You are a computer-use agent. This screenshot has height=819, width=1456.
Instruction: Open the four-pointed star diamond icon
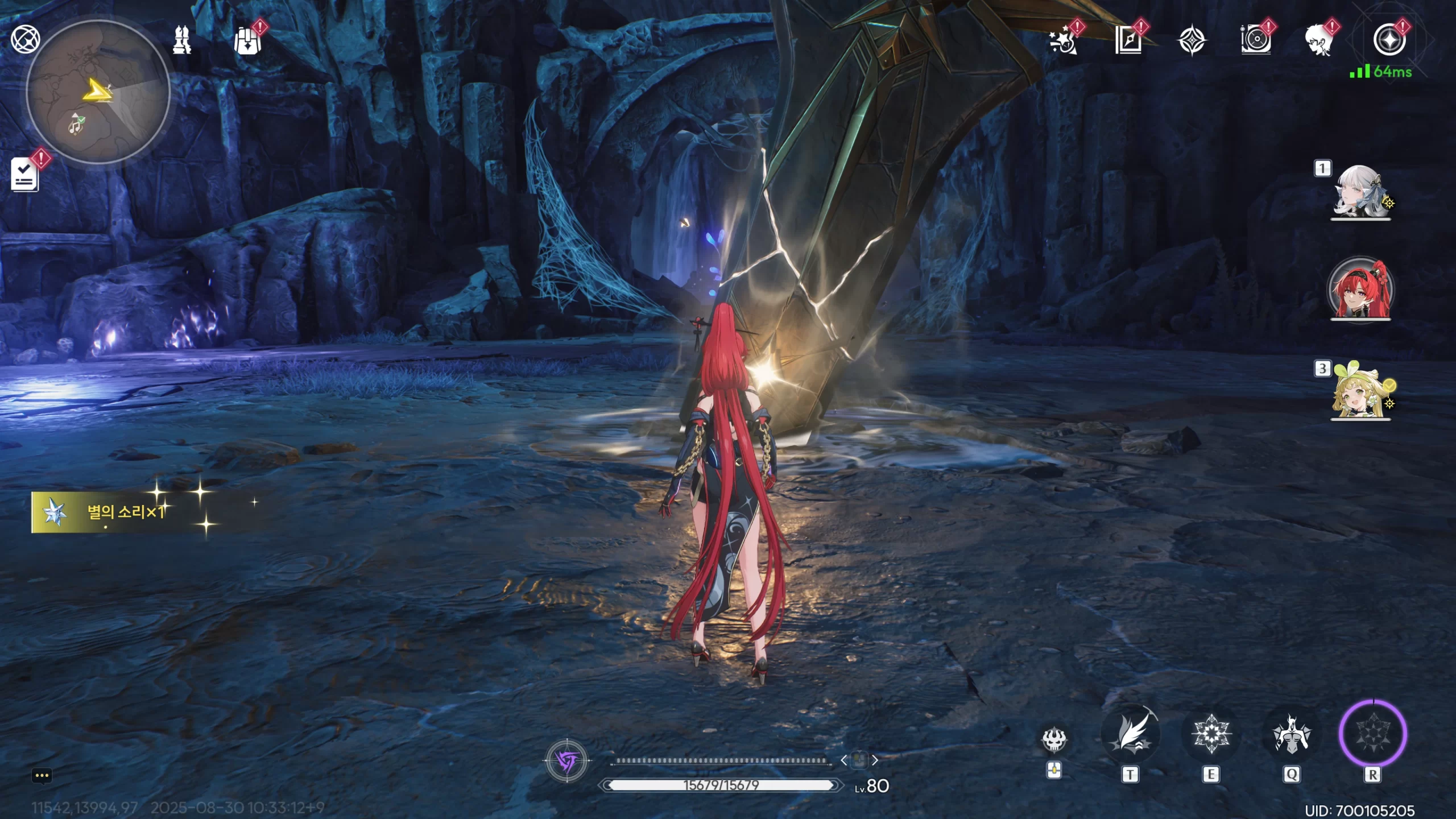pos(1192,41)
